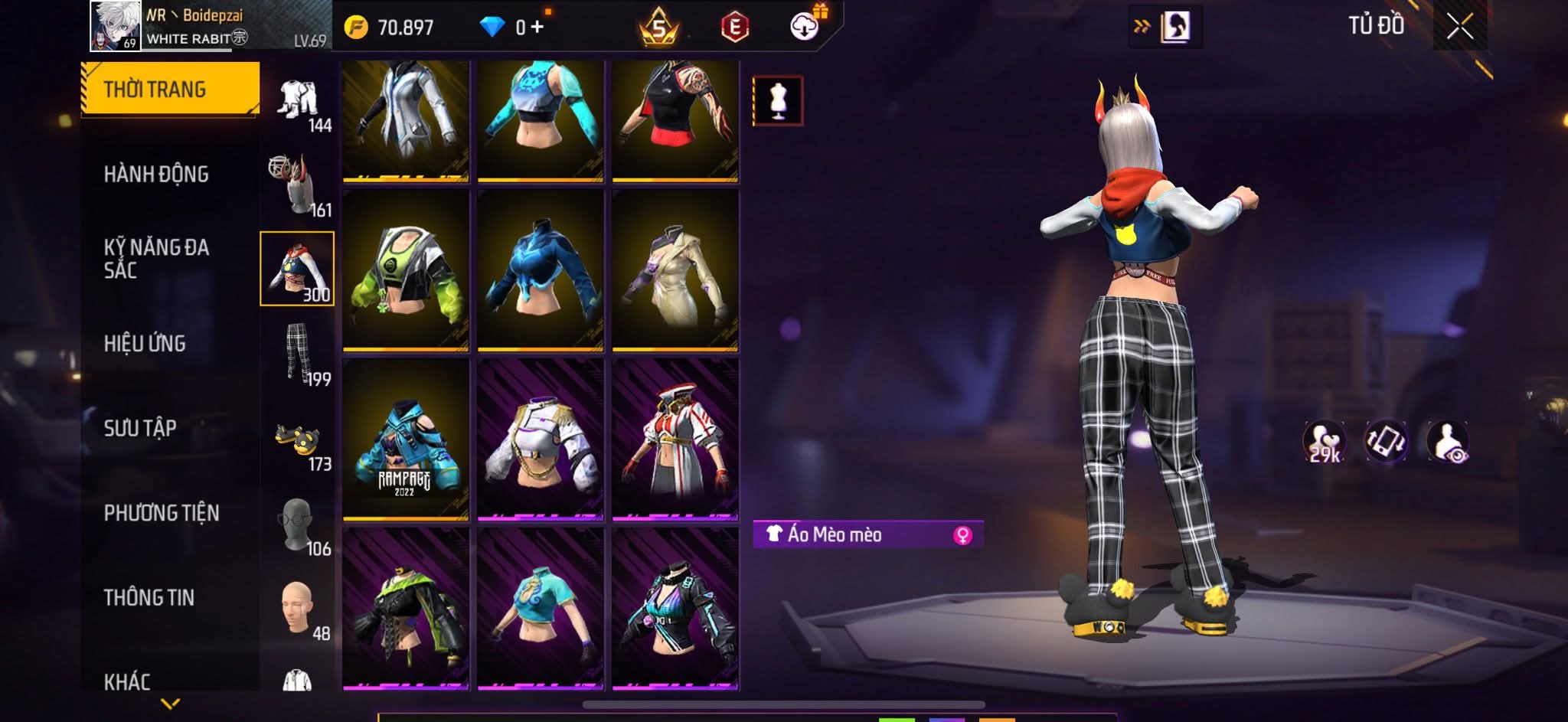Select the neon green hoodie top
The height and width of the screenshot is (722, 1568).
[406, 270]
